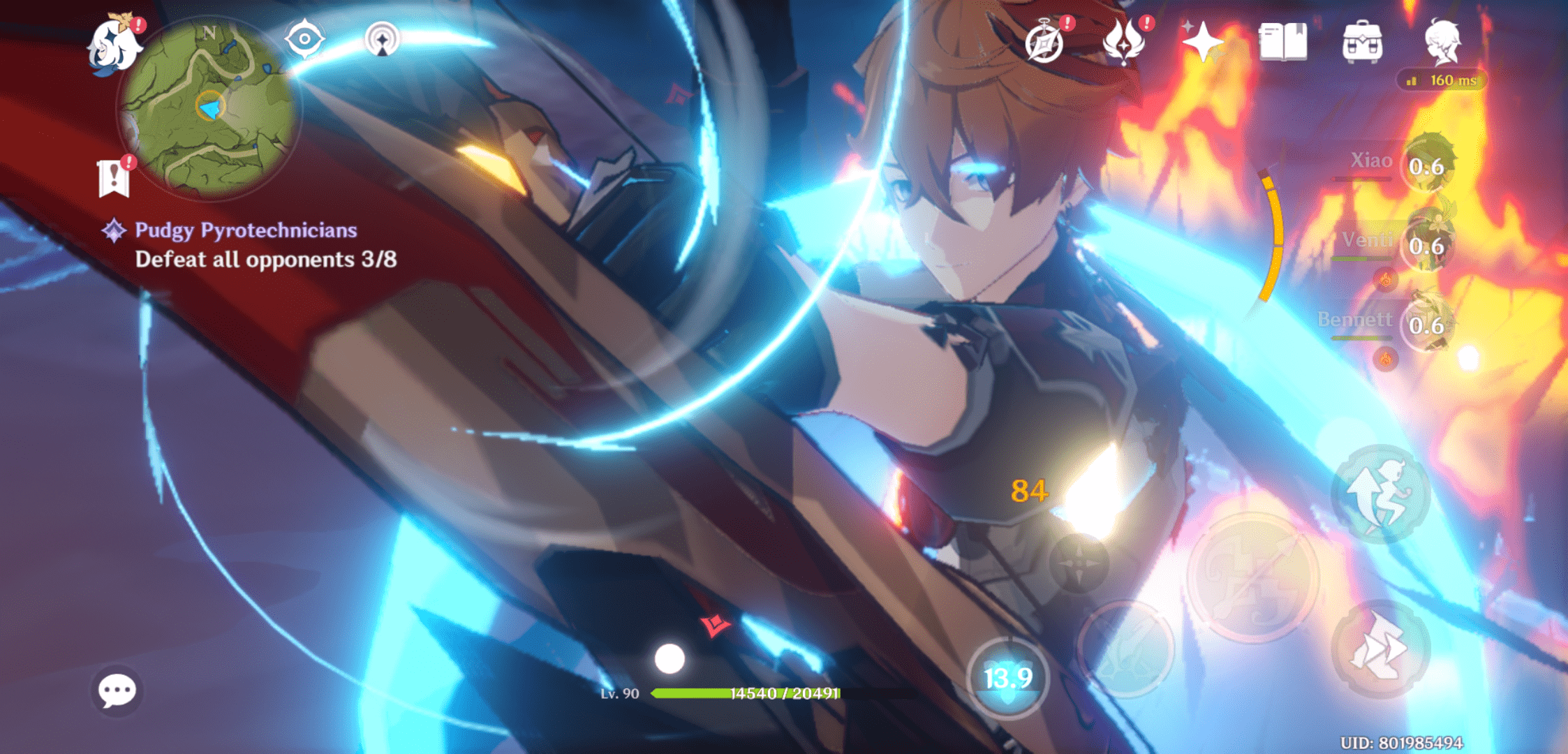Screen dimensions: 1568x754
Task: Open the compass events icon
Action: tap(1045, 42)
